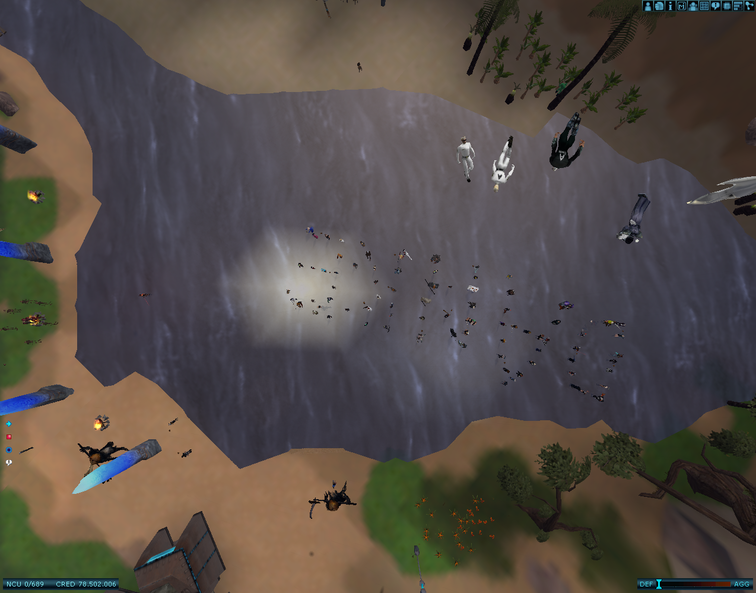Screen dimensions: 756x593
Task: Select the blue circle icon on left edge
Action: 9,450
